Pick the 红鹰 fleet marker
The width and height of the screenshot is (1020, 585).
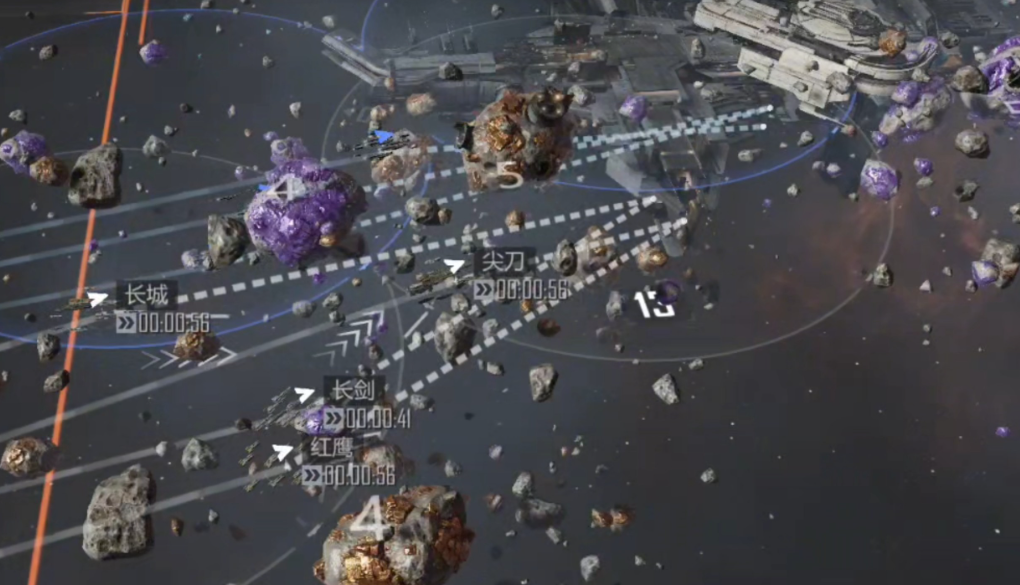[284, 452]
